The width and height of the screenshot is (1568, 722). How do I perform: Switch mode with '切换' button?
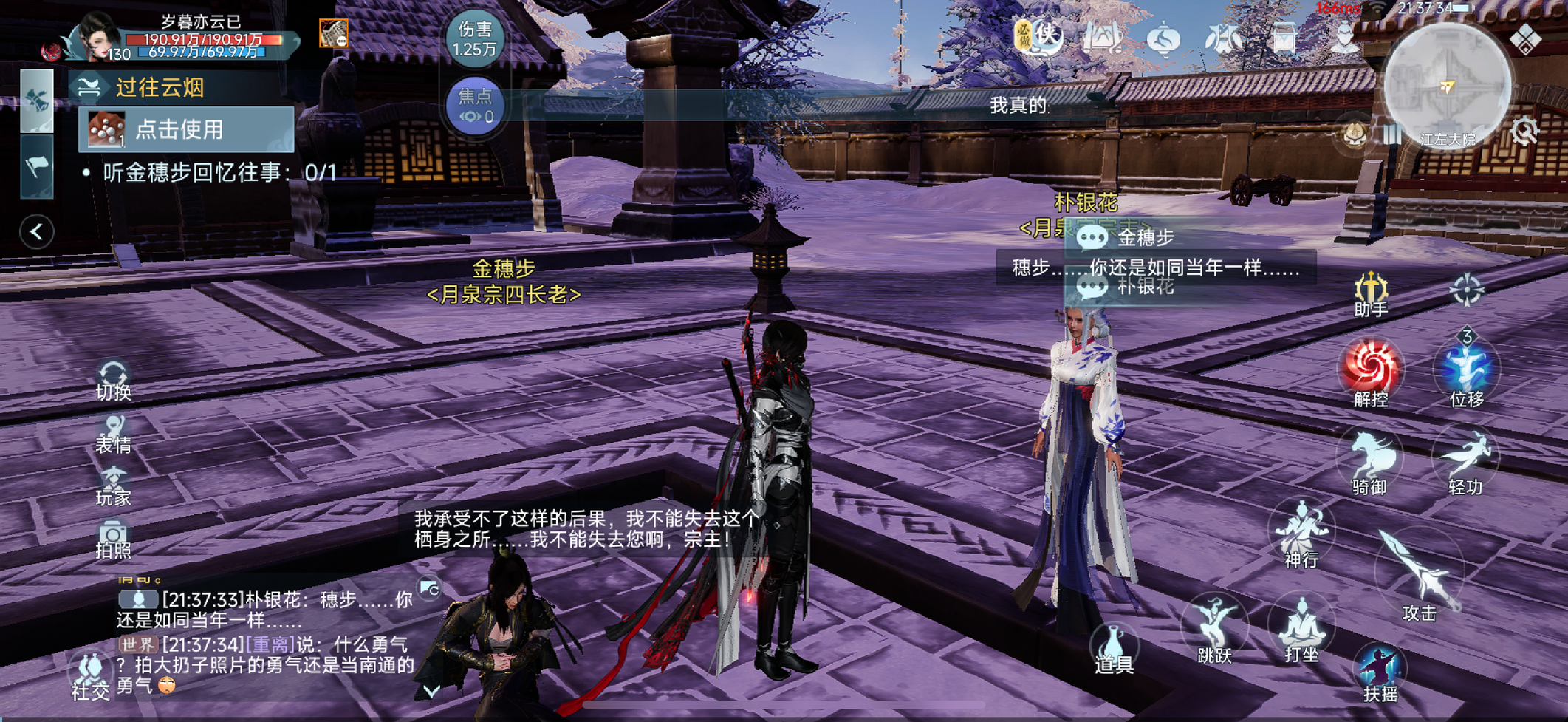113,381
